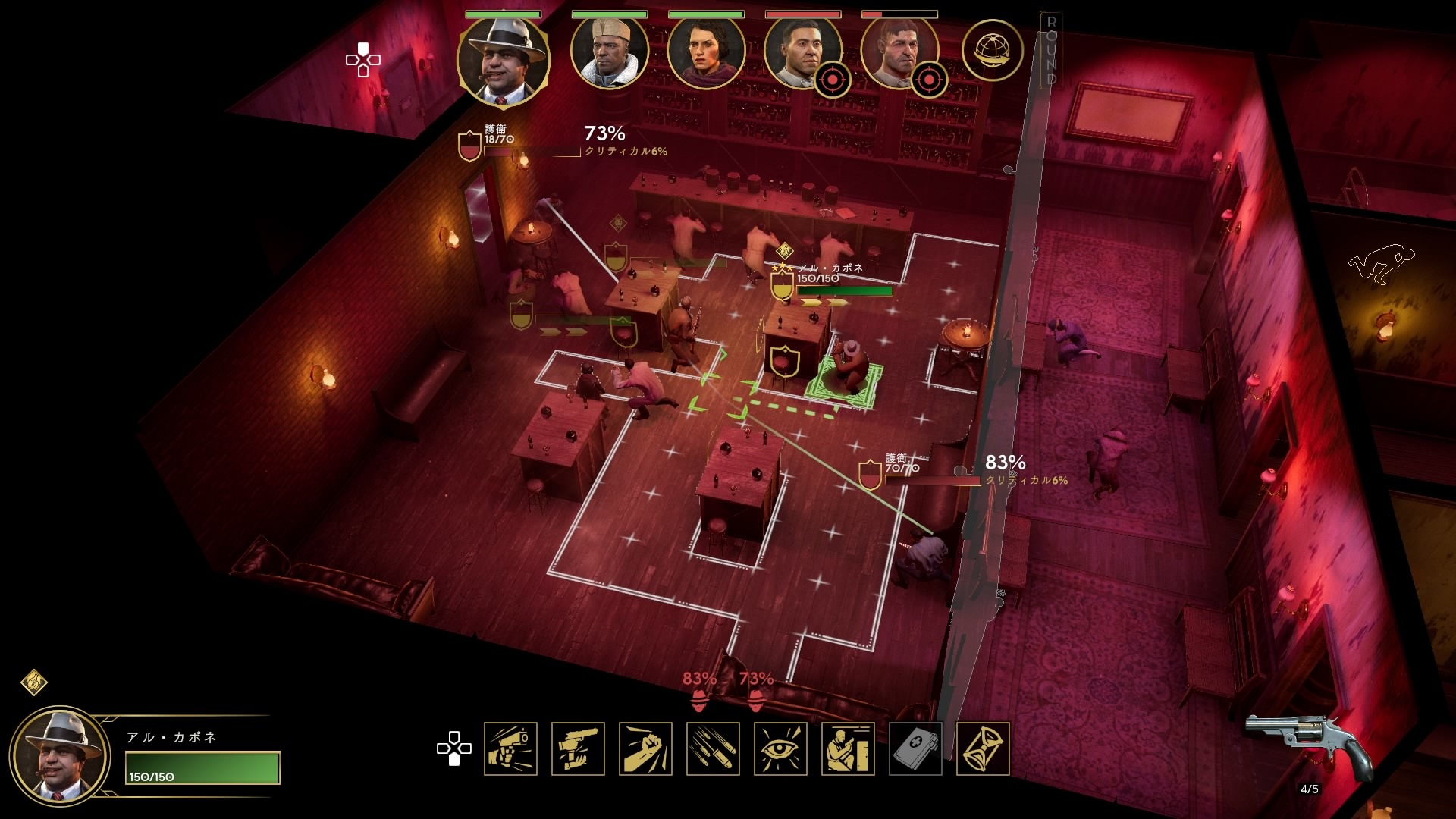
Task: Activate the pistol shoot ability
Action: (x=510, y=748)
